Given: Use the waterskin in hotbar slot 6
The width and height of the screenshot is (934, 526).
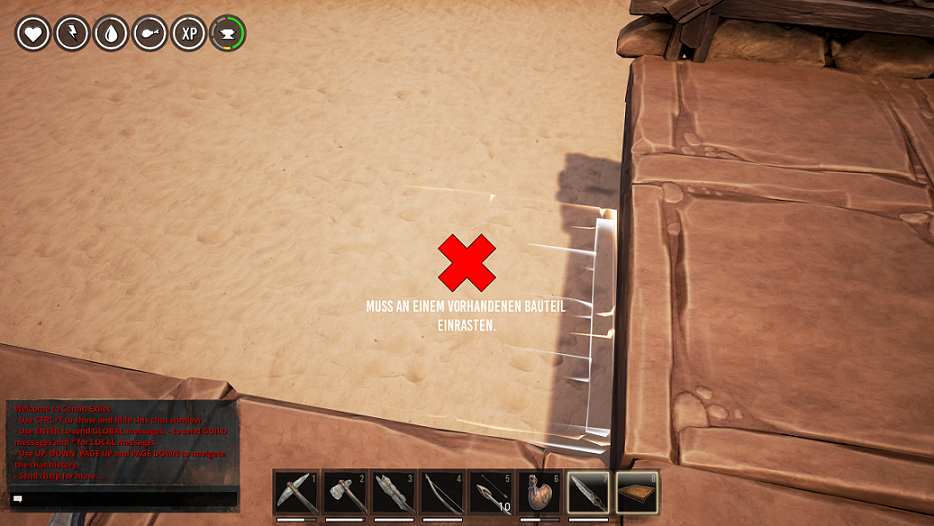Looking at the screenshot, I should click(540, 493).
